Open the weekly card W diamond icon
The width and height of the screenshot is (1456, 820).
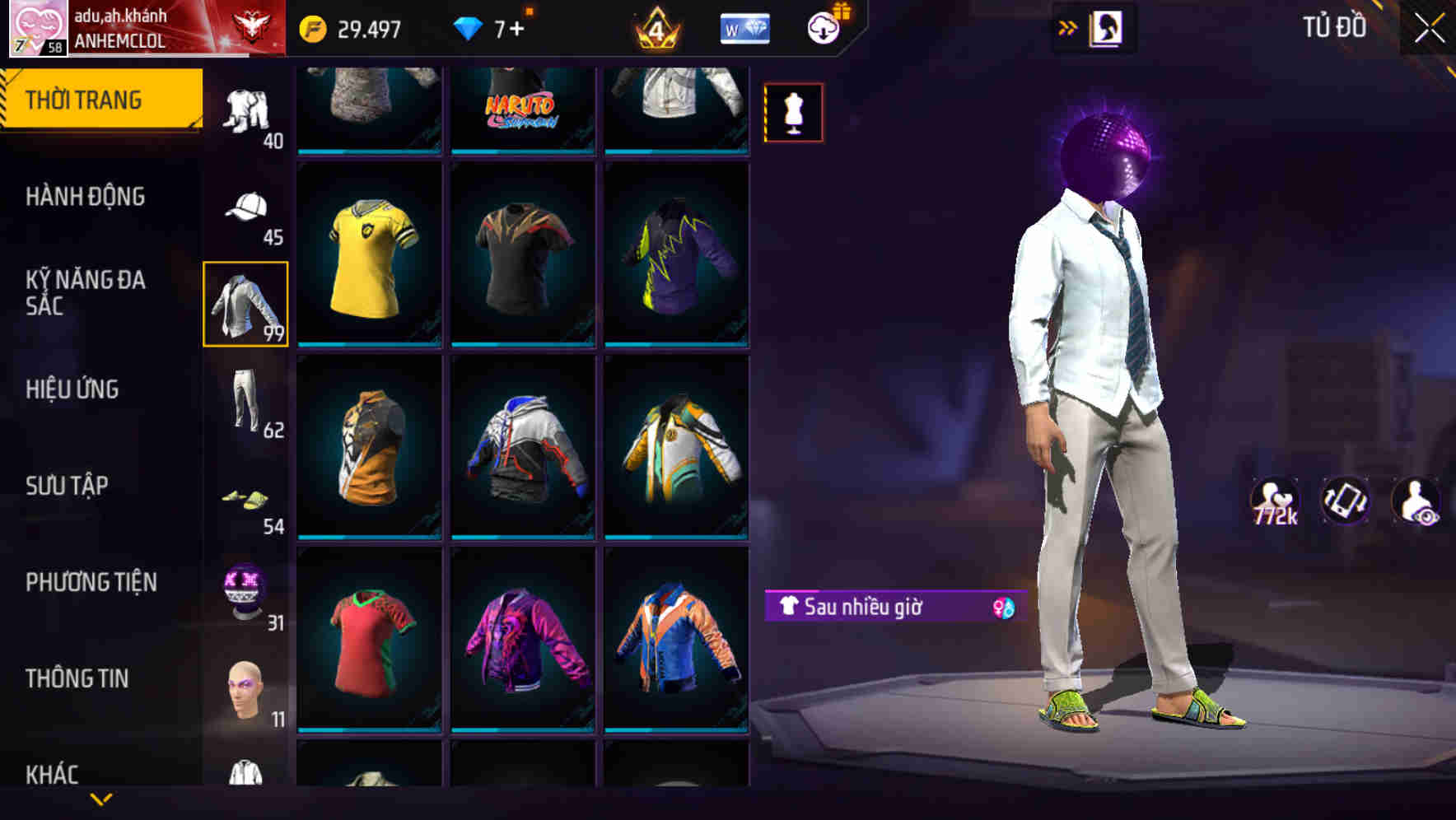(744, 27)
